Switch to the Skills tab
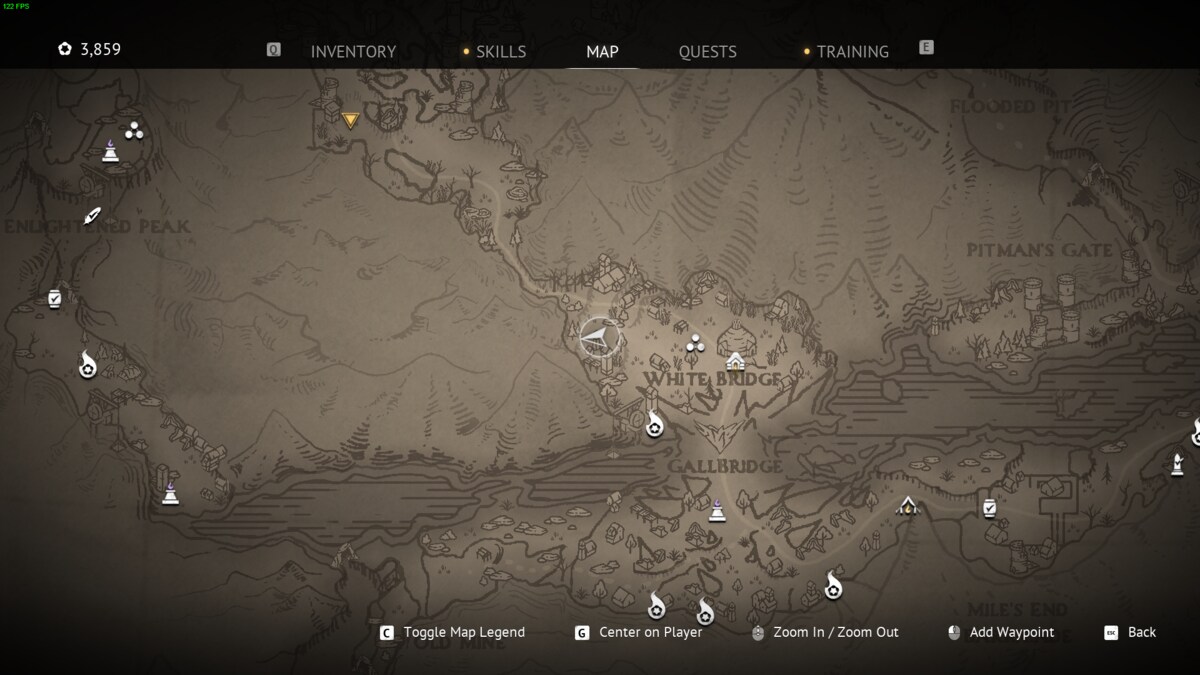 [501, 52]
